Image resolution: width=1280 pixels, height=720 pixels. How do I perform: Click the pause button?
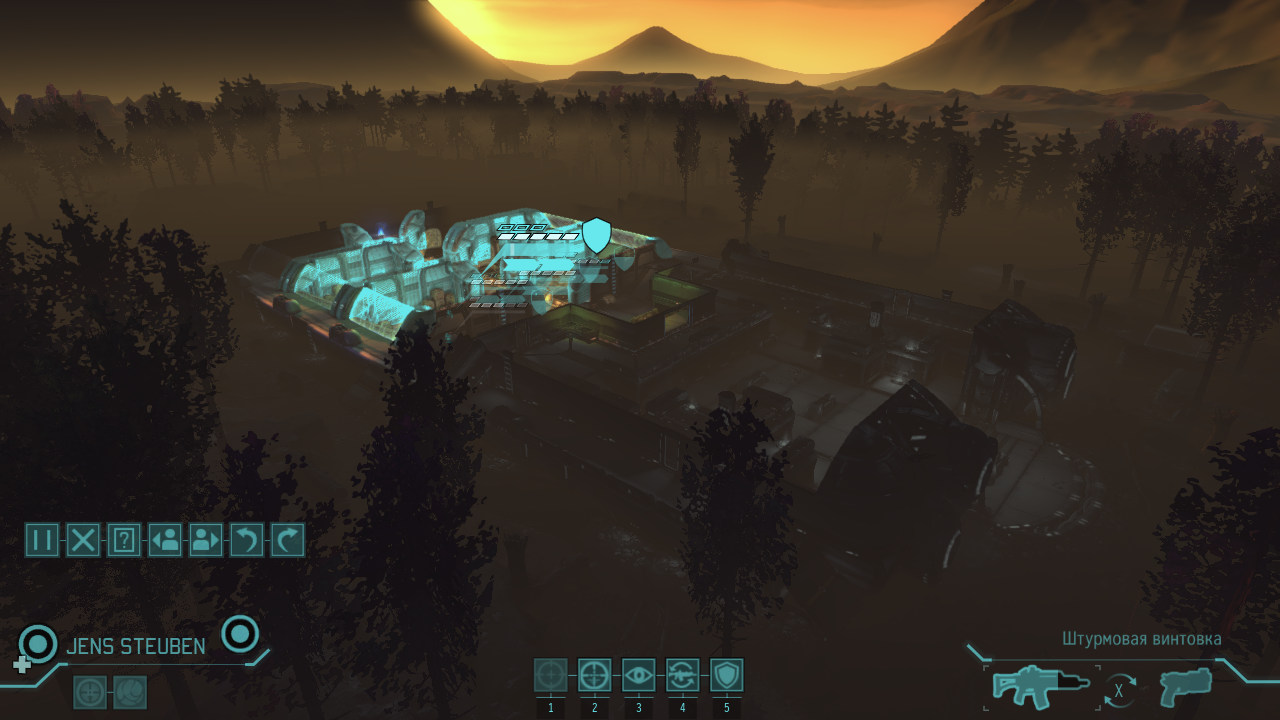coord(42,540)
